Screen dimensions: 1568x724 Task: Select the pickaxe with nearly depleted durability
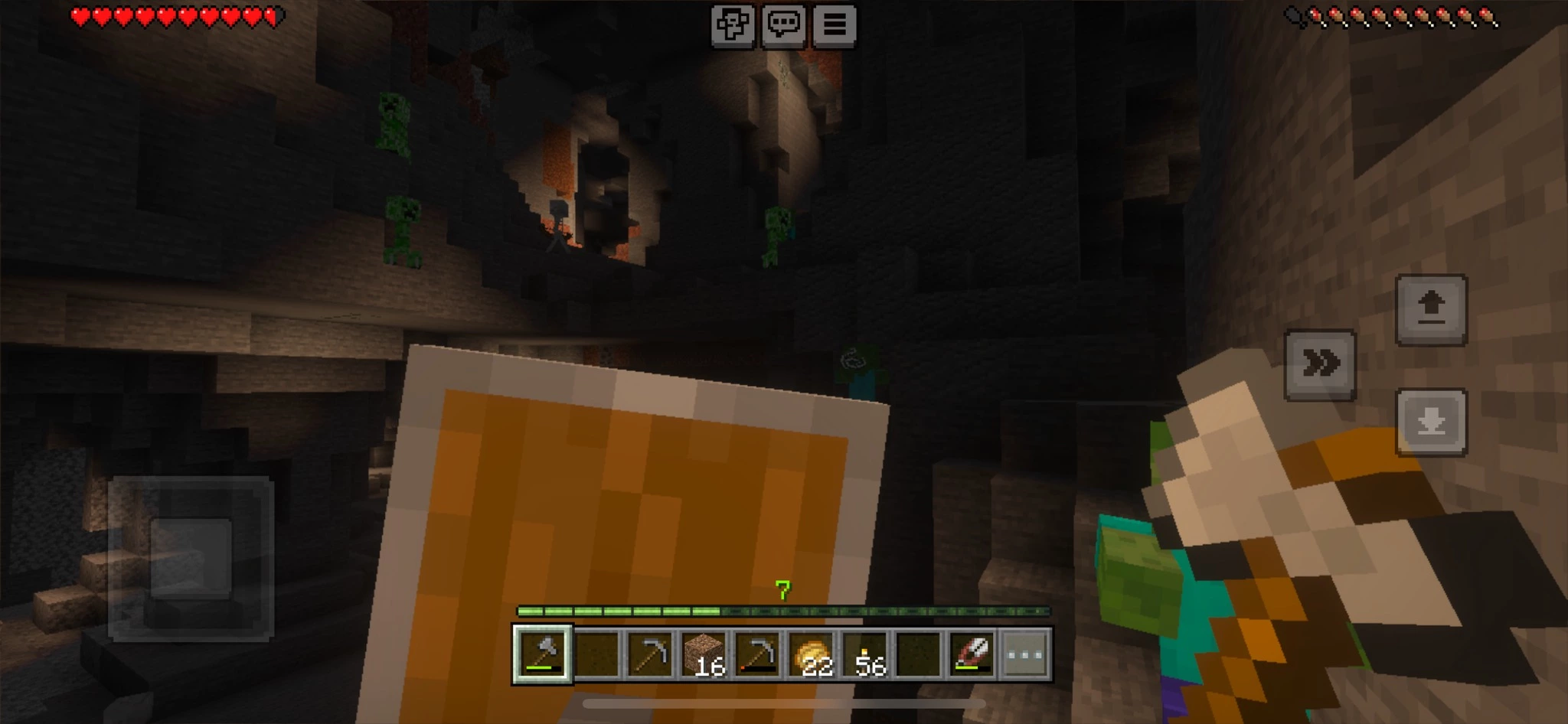(x=757, y=654)
